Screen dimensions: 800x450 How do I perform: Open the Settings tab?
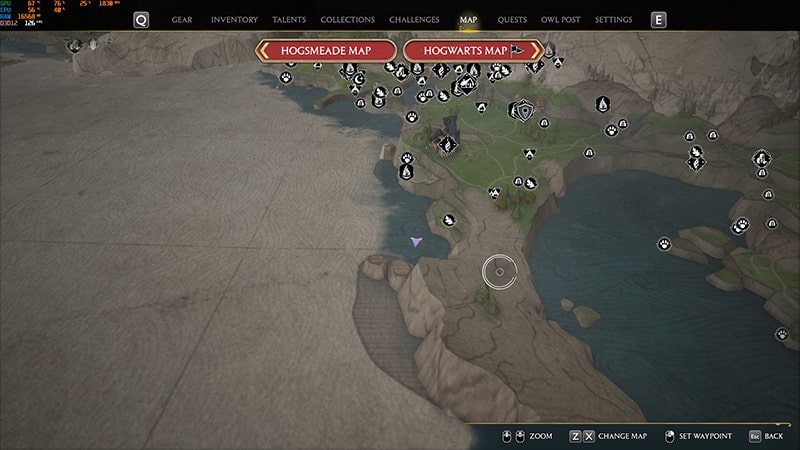point(613,20)
